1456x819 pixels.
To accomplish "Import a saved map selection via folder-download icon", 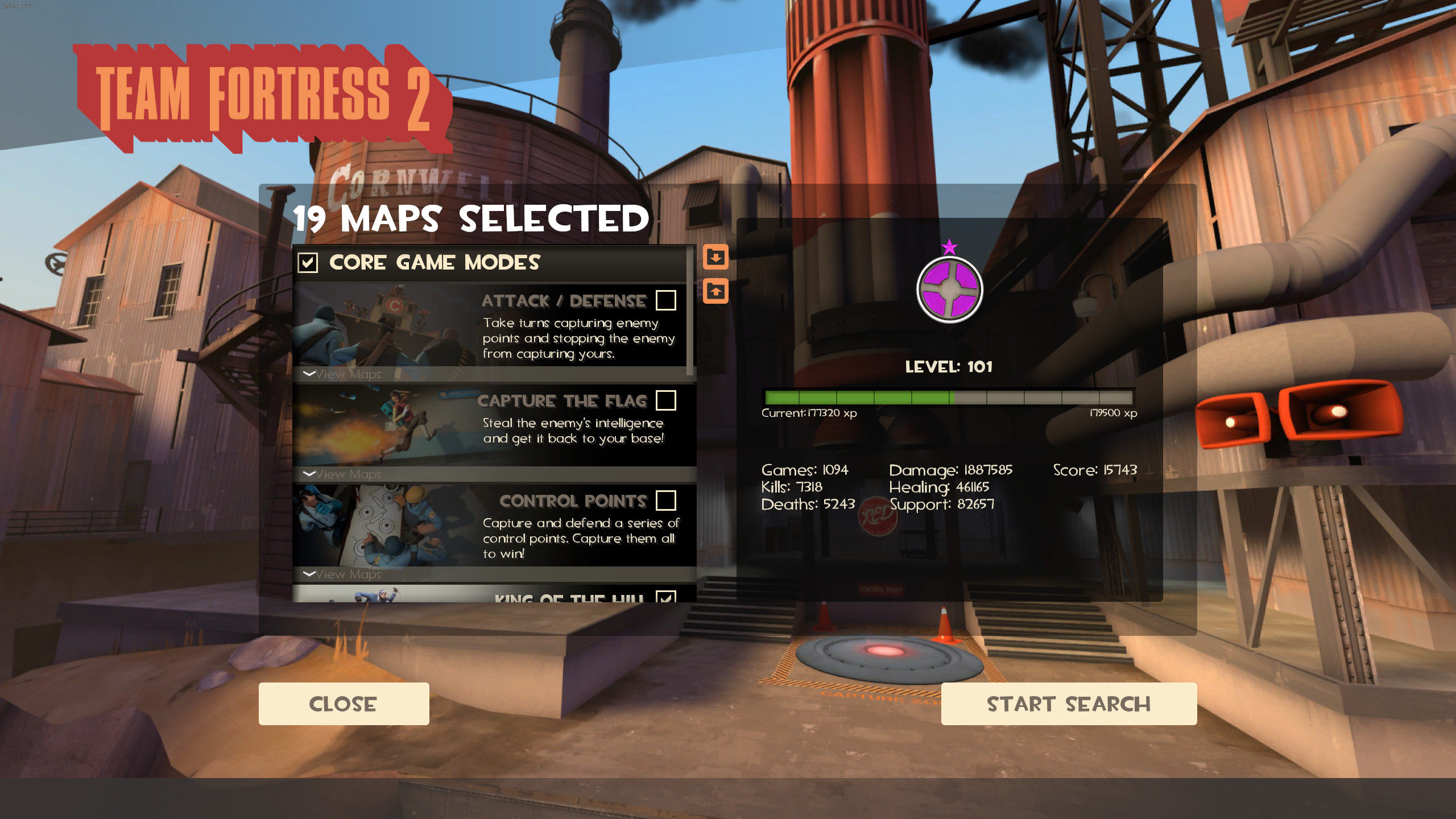I will 716,257.
